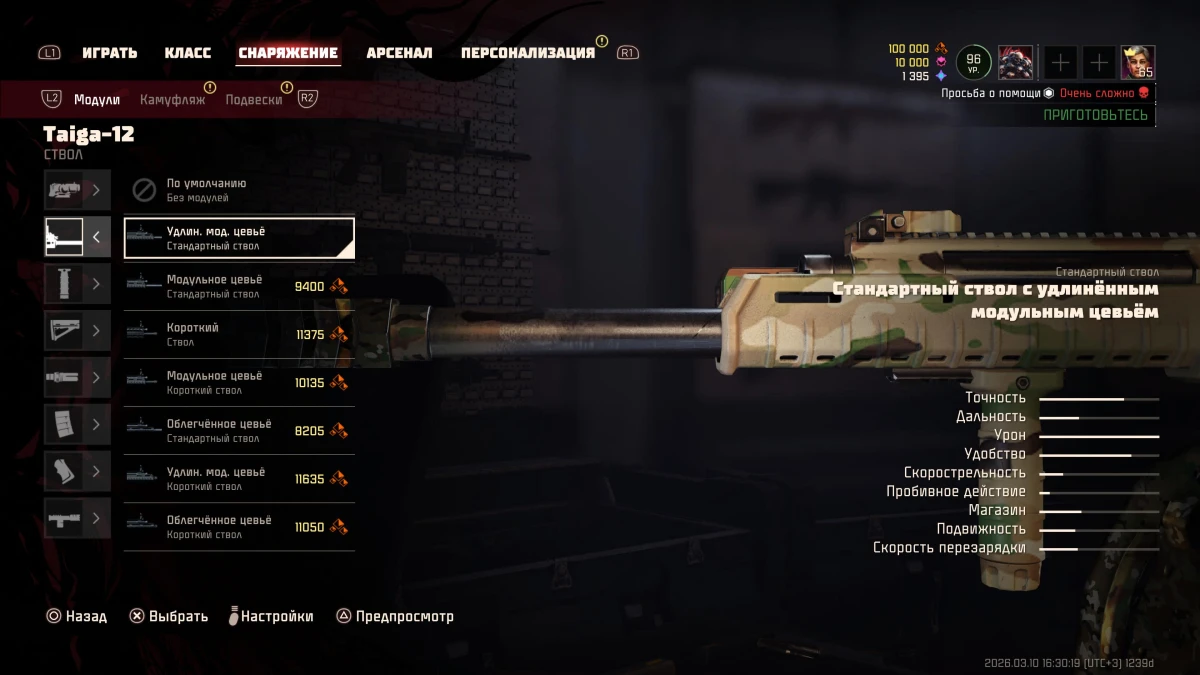Select the По умолчанию no-modules option
The width and height of the screenshot is (1200, 675).
pyautogui.click(x=239, y=190)
